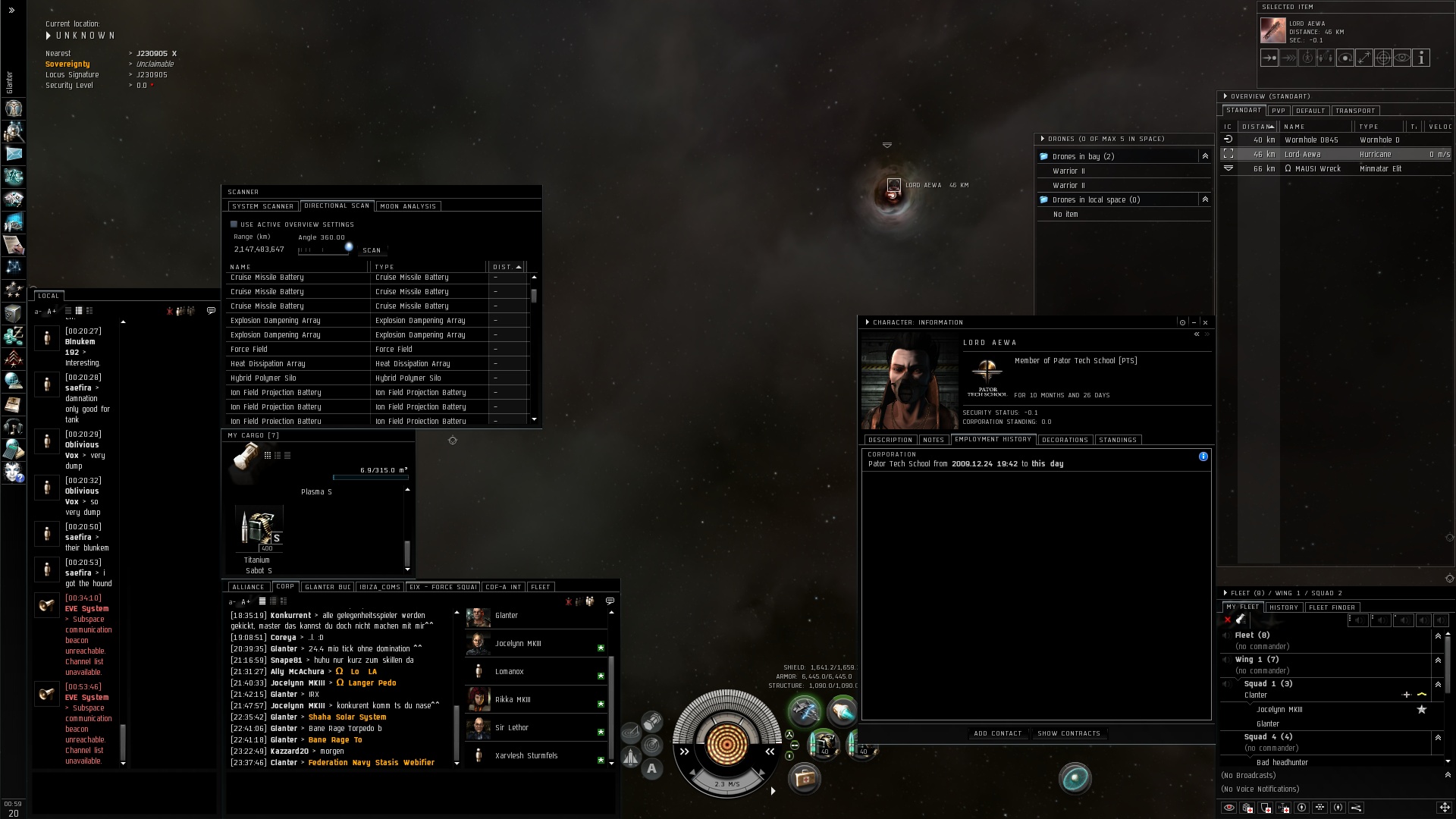Close the Character Information window
The width and height of the screenshot is (1456, 819).
click(1205, 322)
